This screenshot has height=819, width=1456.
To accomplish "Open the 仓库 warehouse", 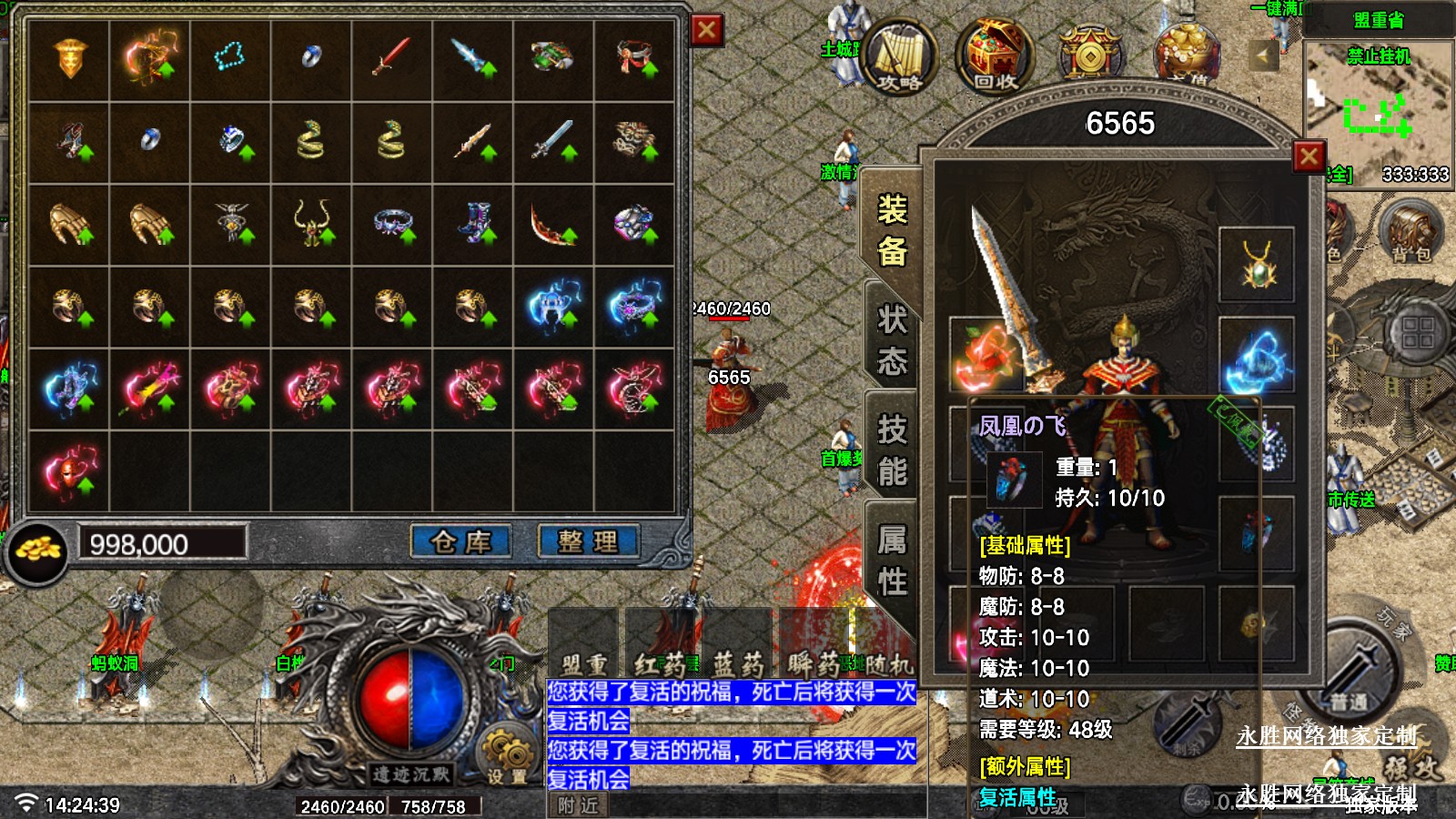I will point(460,542).
